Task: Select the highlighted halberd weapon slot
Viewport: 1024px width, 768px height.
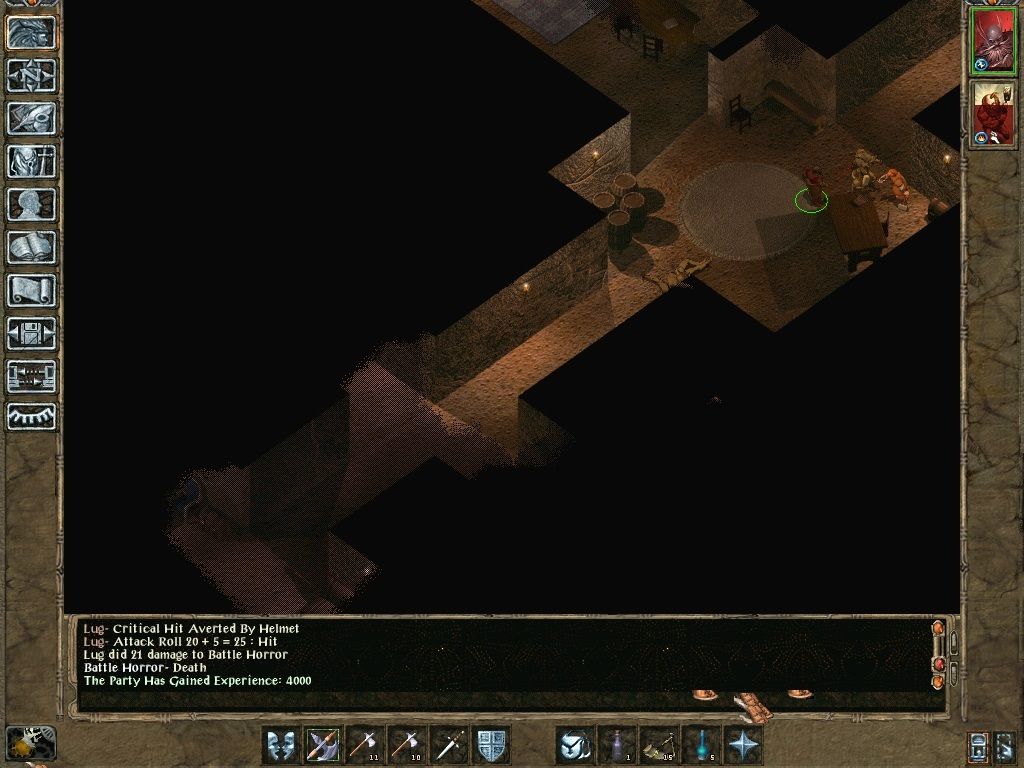Action: click(x=323, y=745)
